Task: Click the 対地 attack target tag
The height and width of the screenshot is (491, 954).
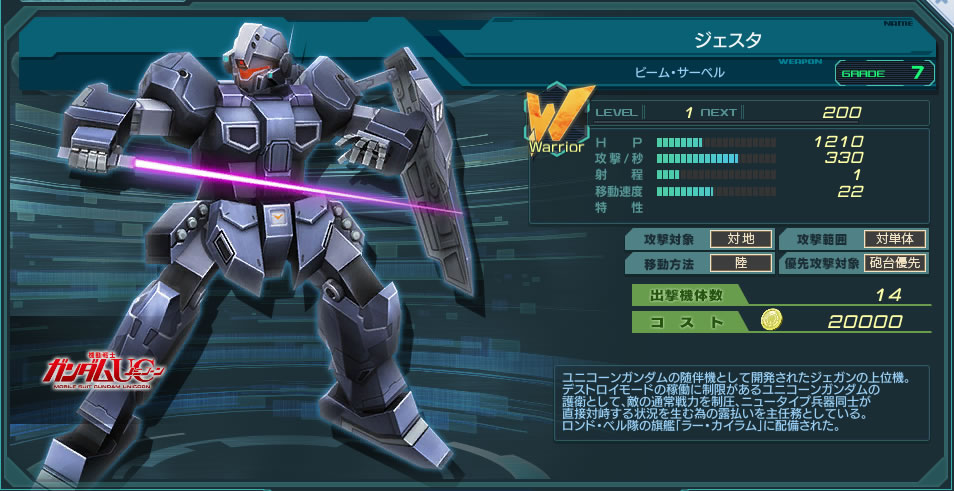Action: (x=740, y=239)
